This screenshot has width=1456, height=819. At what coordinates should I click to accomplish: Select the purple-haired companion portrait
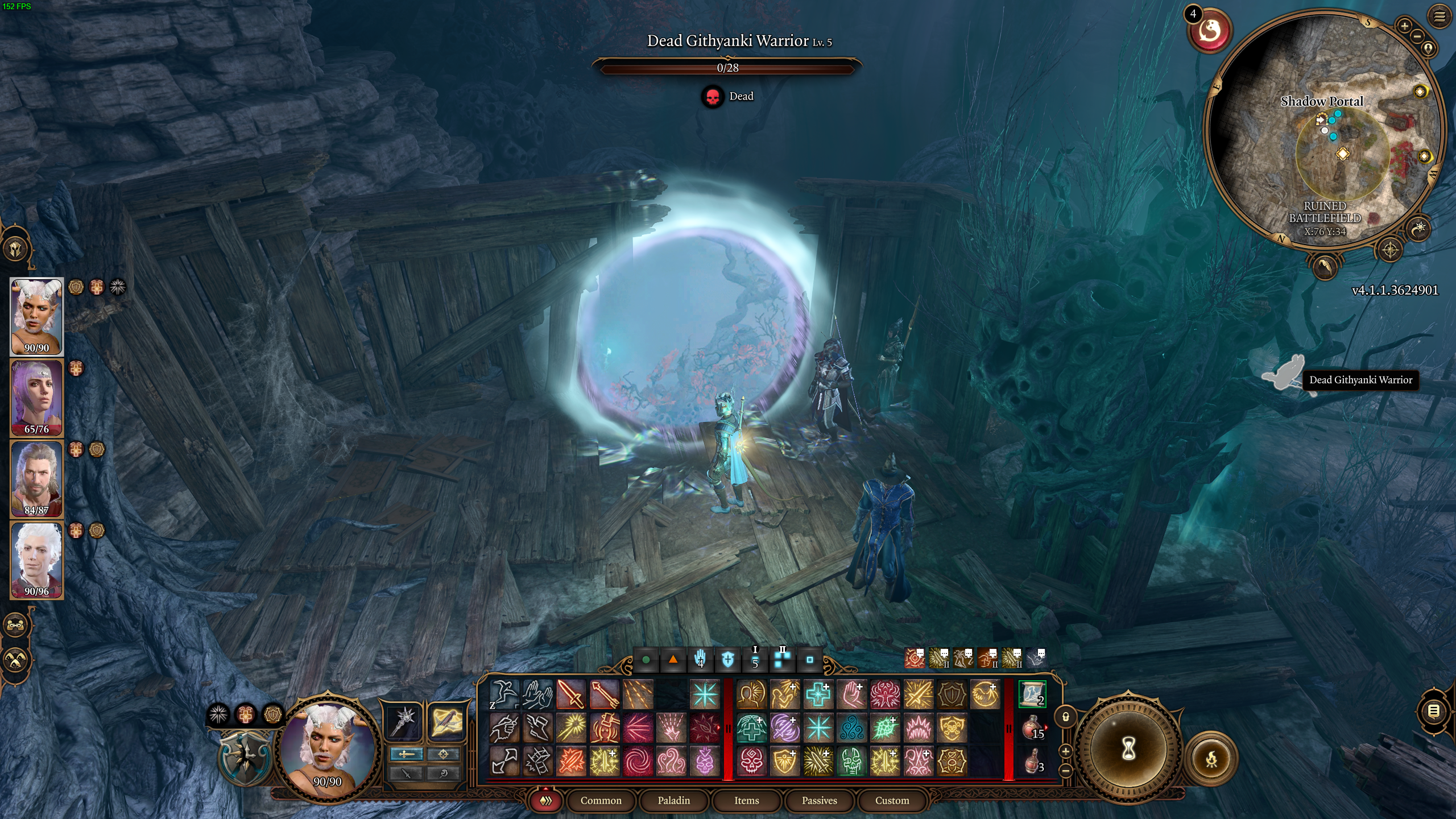[x=36, y=397]
